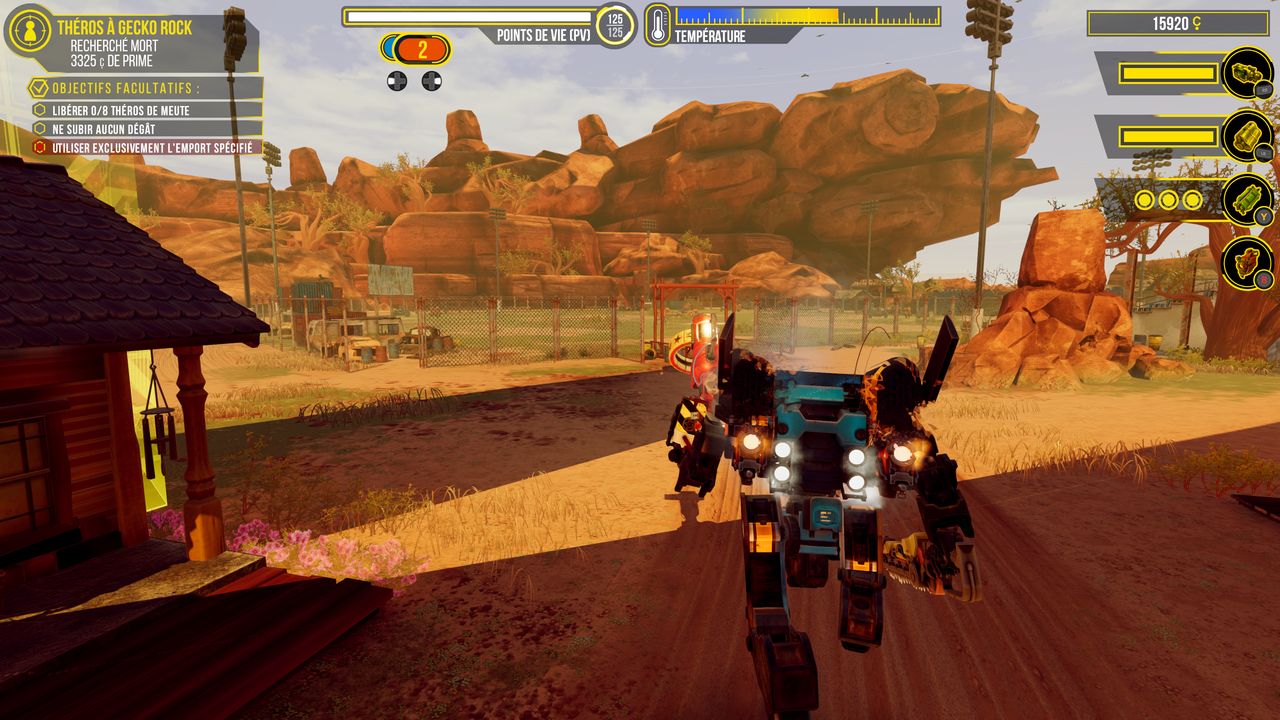Click the failed 'Utiliser exclusivement l'emport spécifié' objective
The height and width of the screenshot is (720, 1280).
click(x=146, y=147)
